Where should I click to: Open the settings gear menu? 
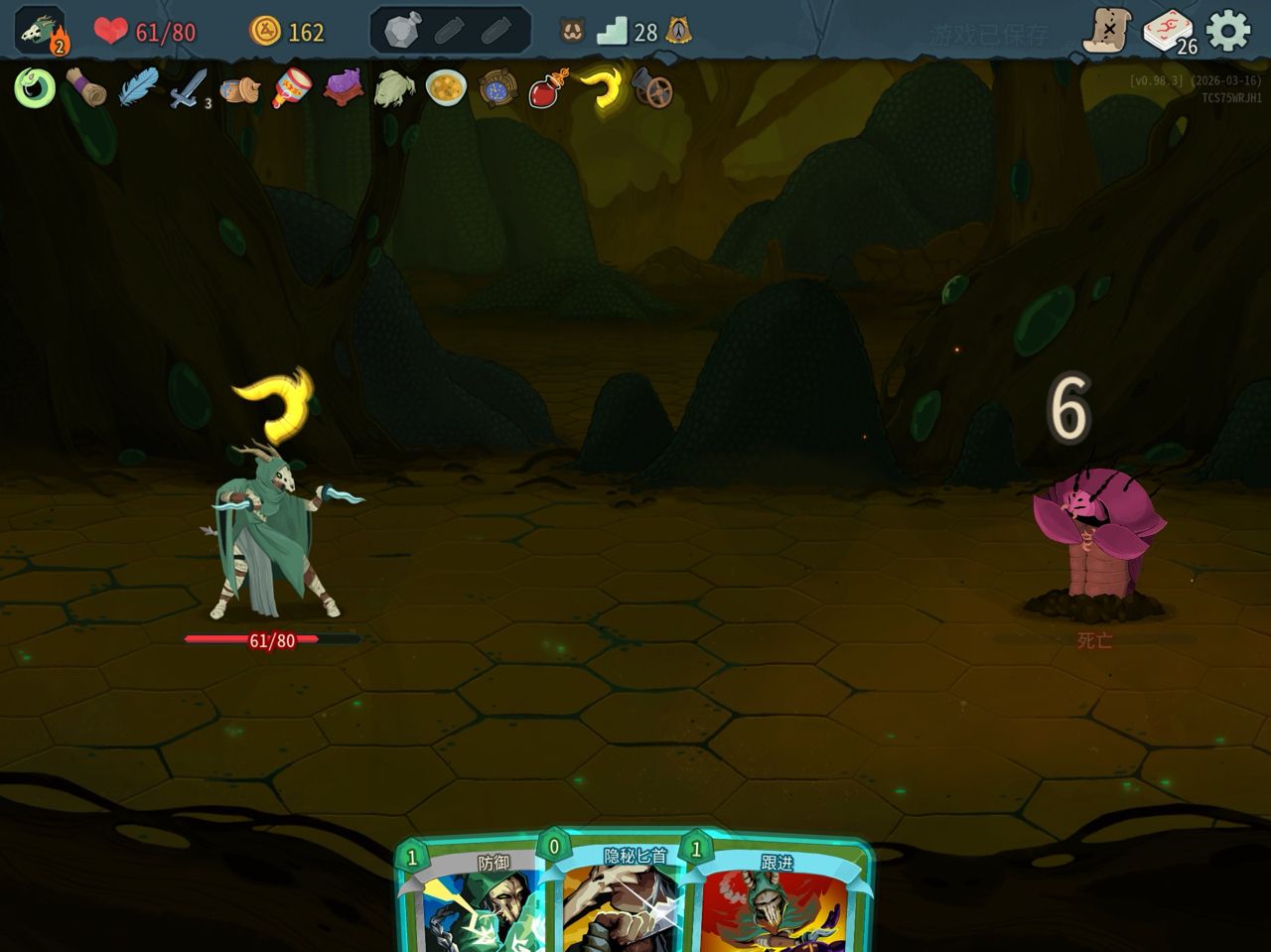[x=1228, y=31]
